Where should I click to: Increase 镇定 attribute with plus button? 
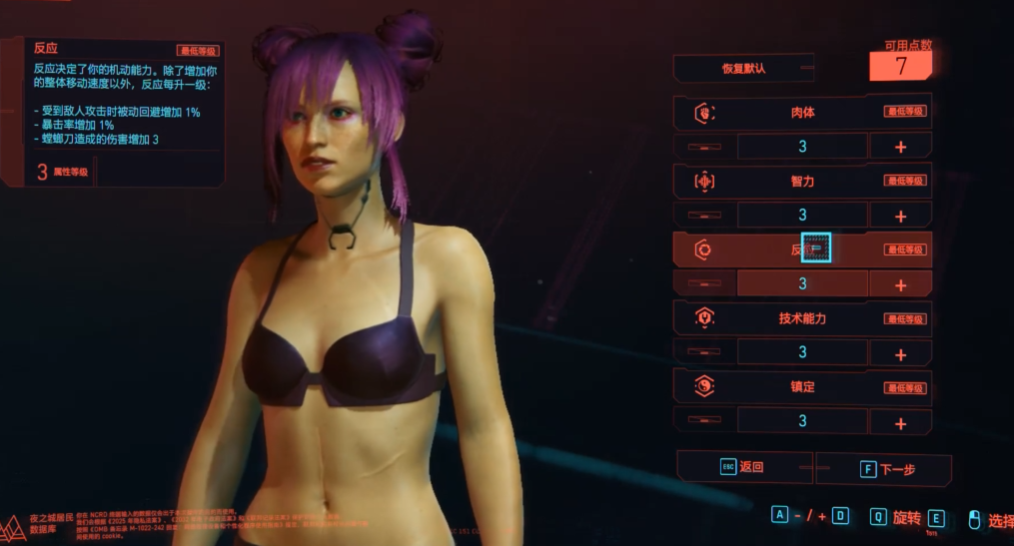900,422
